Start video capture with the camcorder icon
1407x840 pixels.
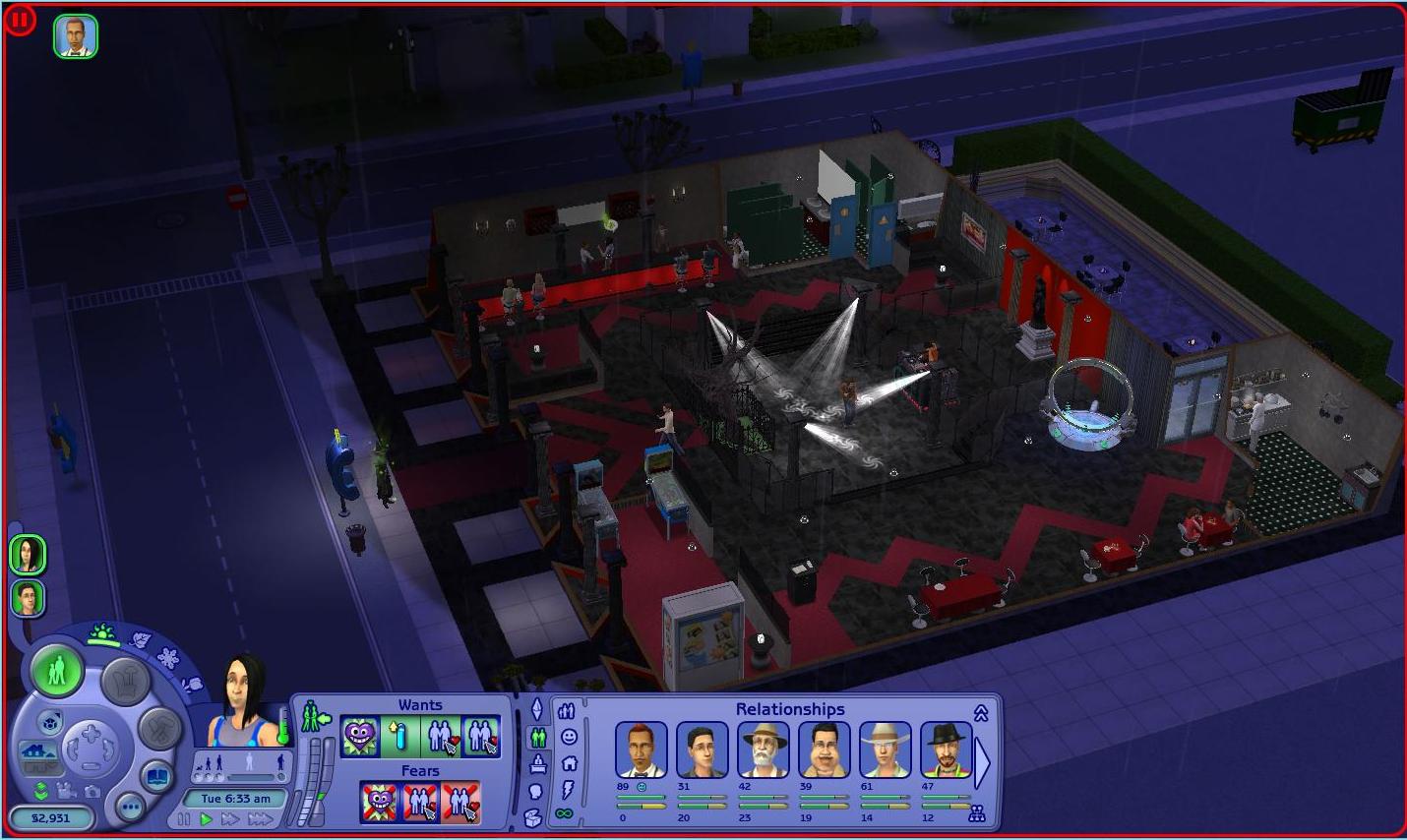[x=66, y=791]
